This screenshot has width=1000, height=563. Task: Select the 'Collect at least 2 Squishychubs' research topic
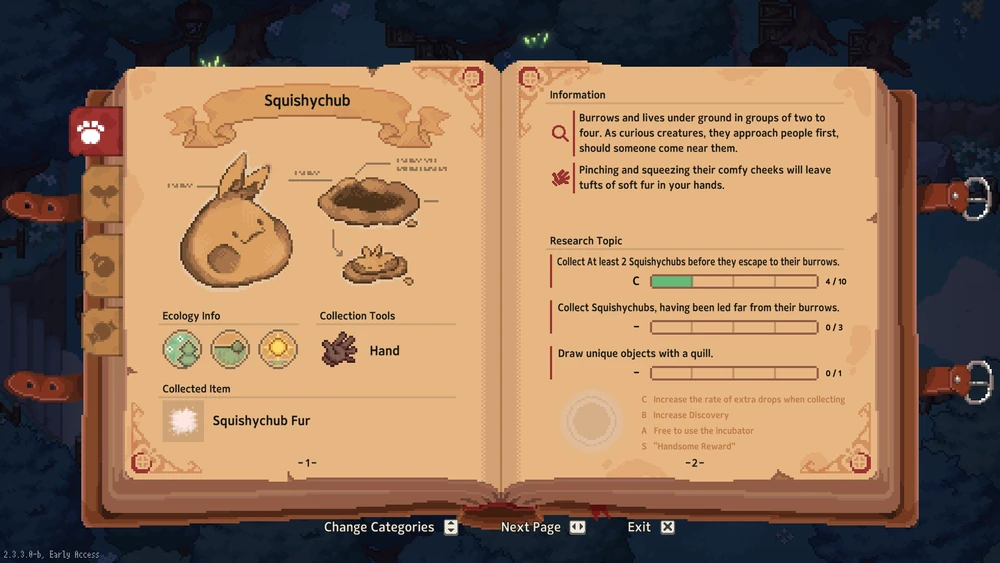tap(698, 262)
